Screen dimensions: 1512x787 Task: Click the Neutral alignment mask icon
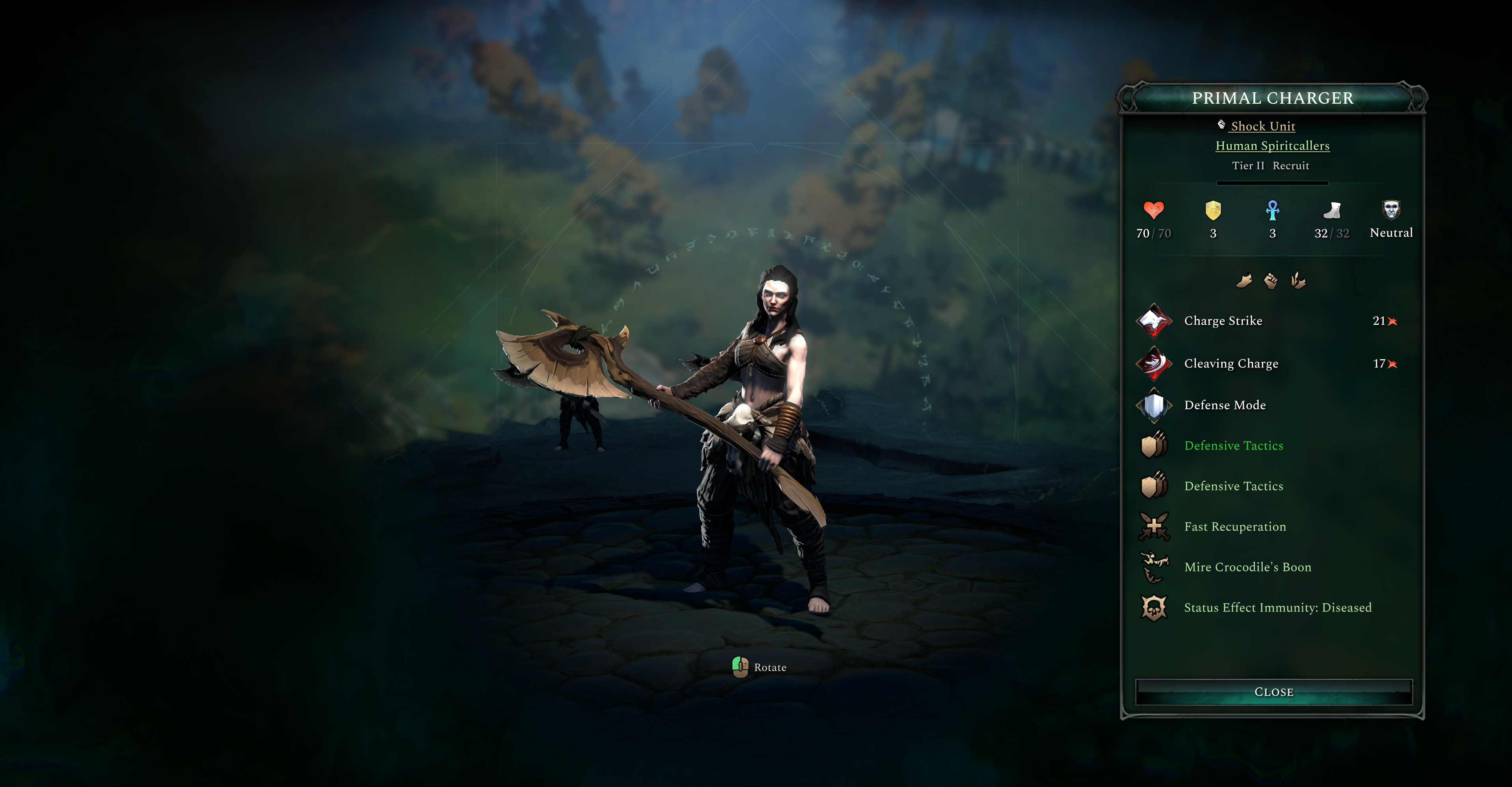(1391, 209)
